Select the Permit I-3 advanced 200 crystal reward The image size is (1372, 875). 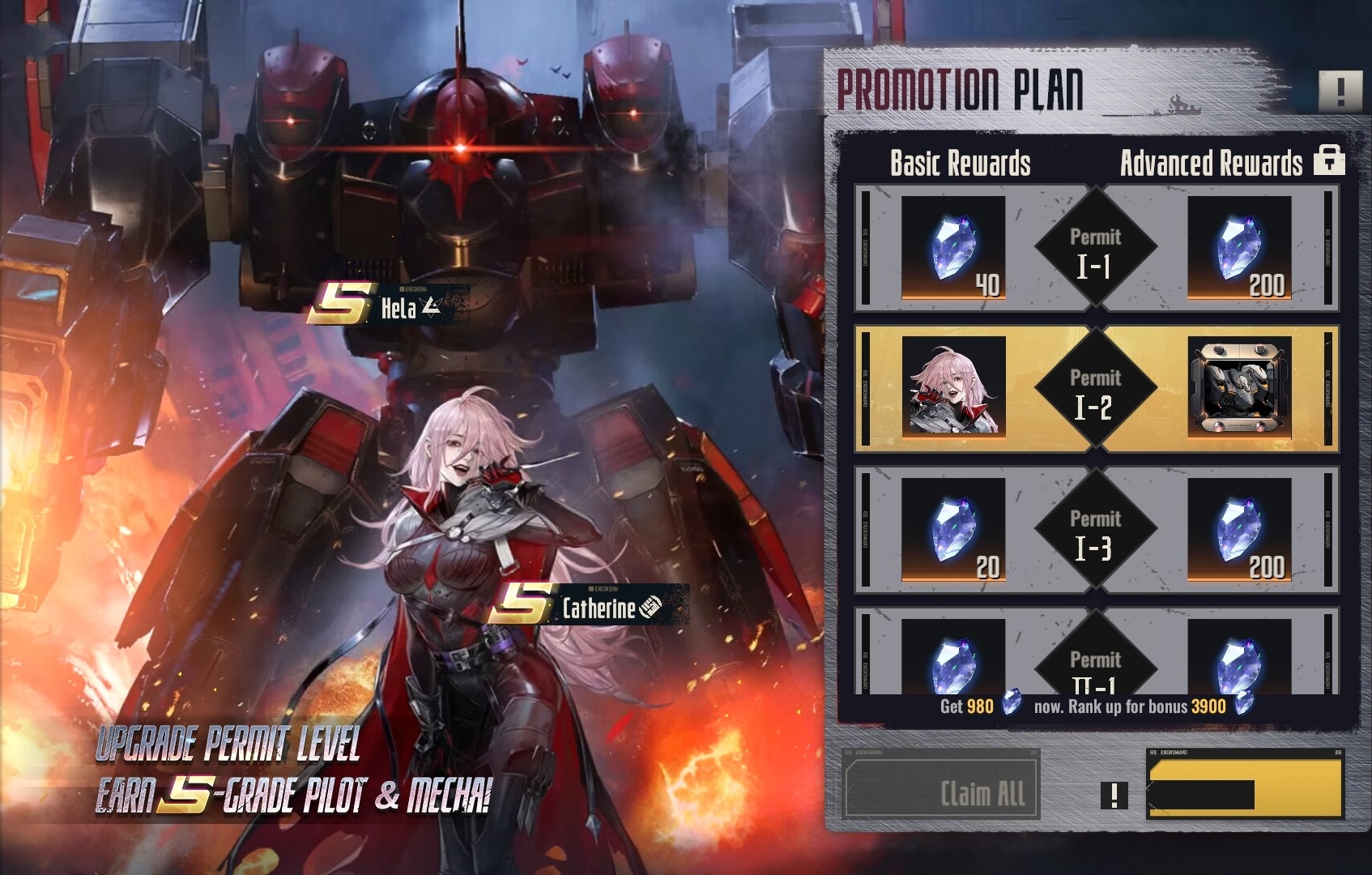point(1239,529)
